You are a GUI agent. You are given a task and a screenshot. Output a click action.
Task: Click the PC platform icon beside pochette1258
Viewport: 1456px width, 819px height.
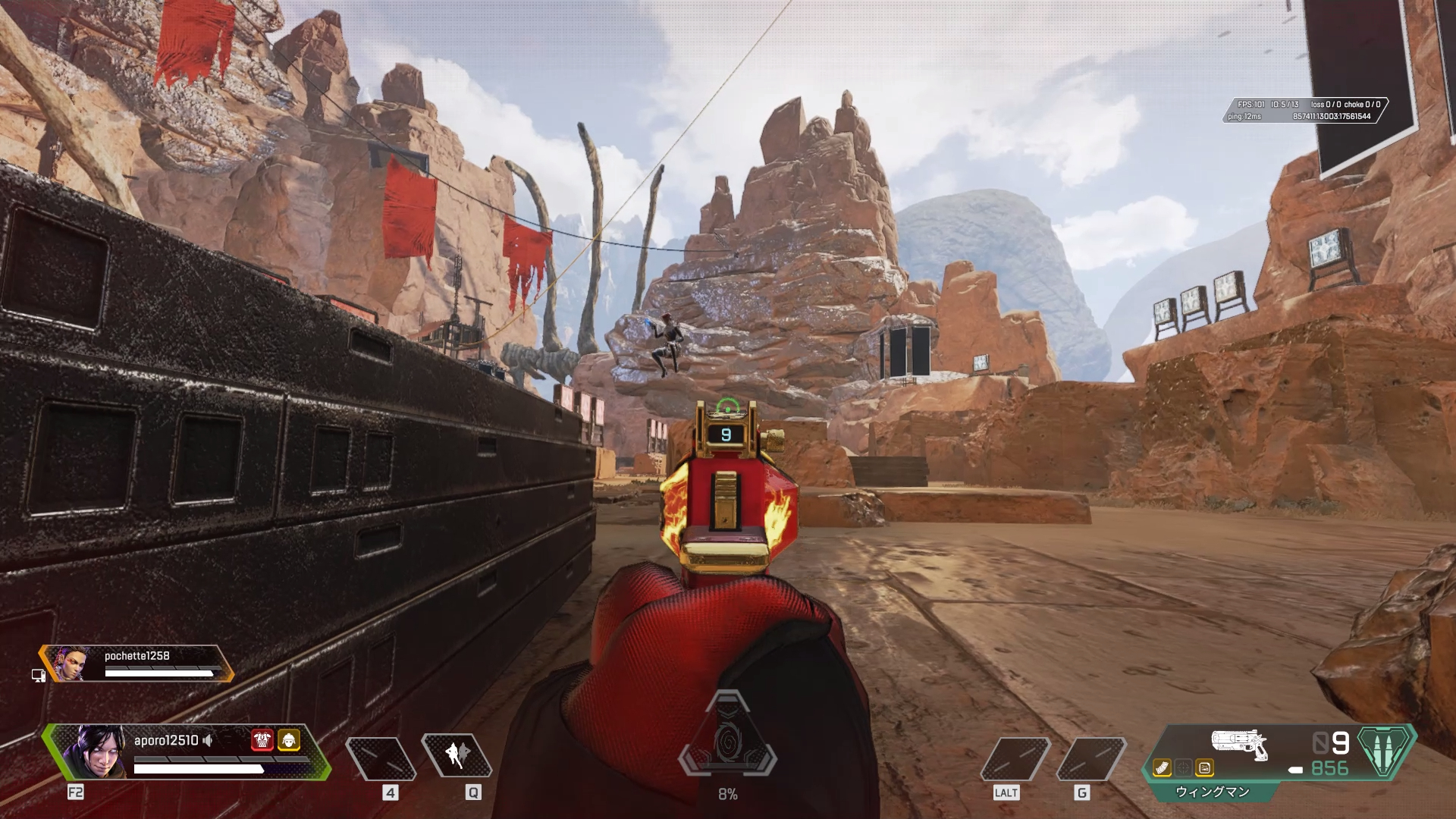[38, 675]
